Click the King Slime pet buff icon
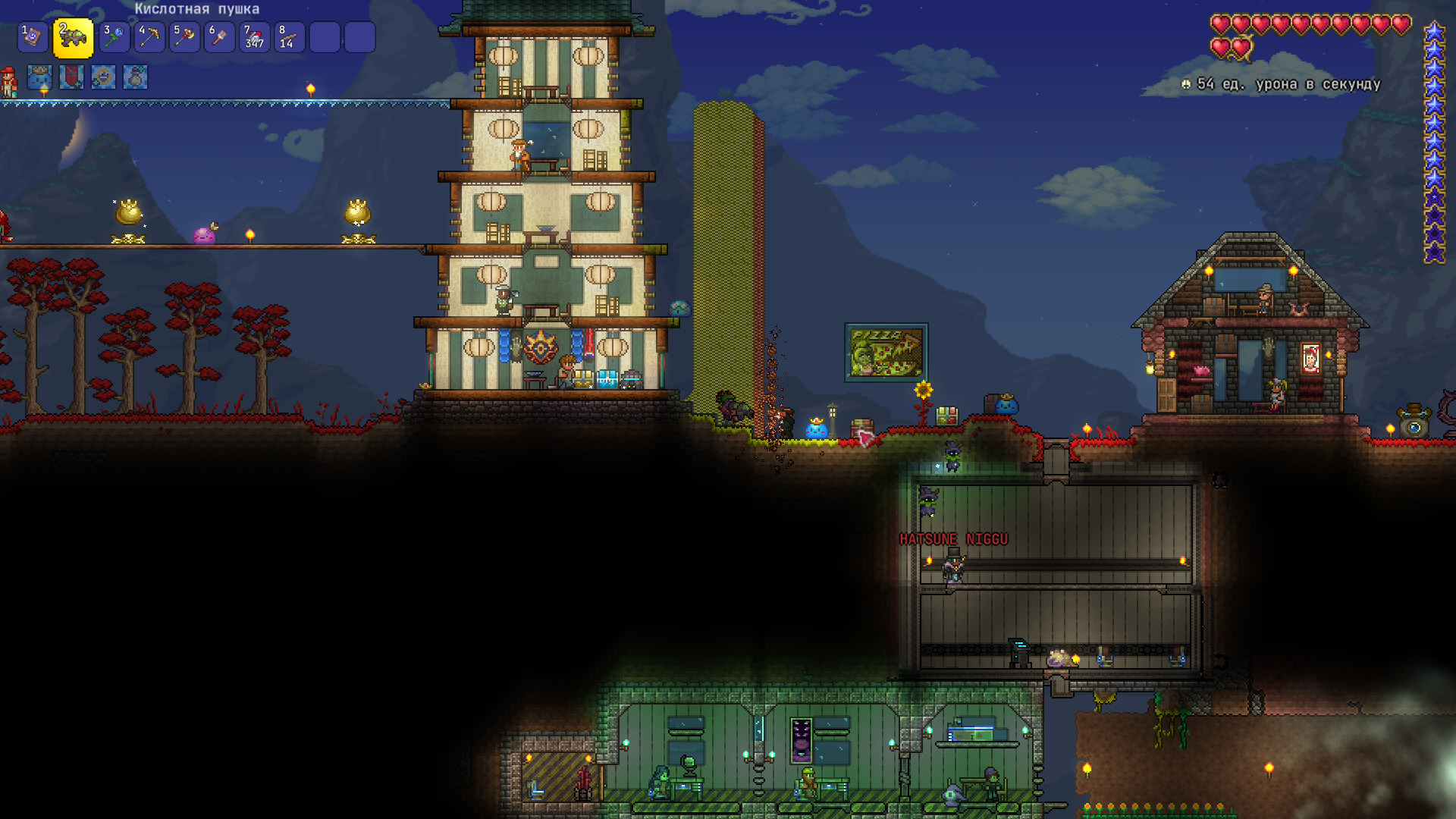Viewport: 1456px width, 819px height. click(39, 77)
